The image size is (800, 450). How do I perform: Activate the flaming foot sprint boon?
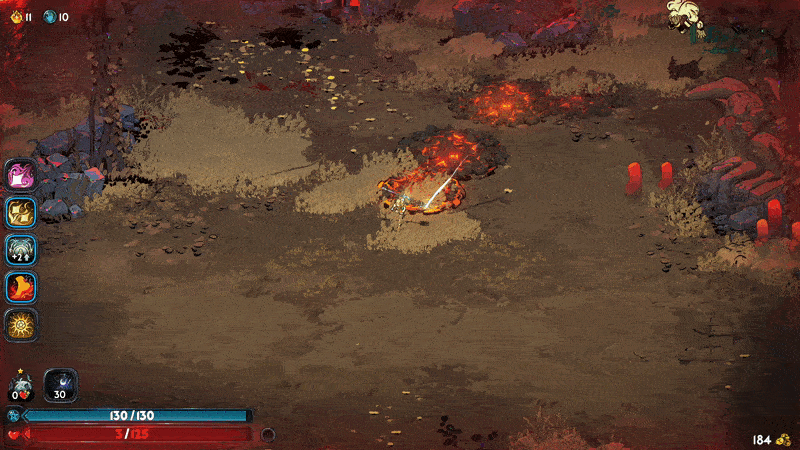click(21, 288)
